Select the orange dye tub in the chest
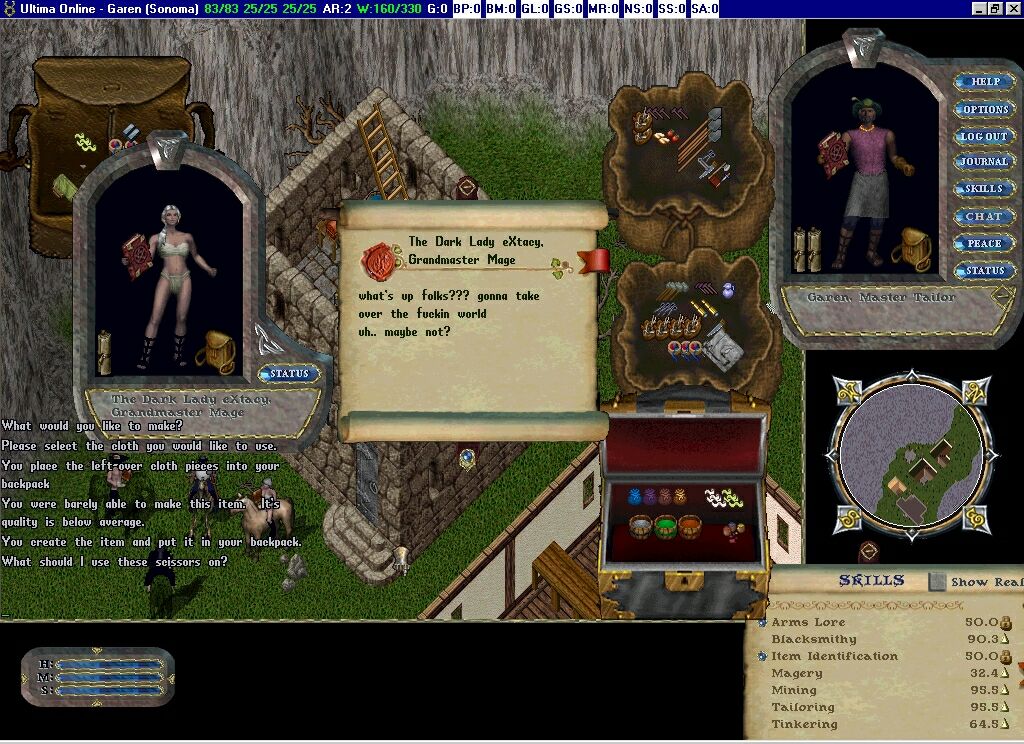1024x744 pixels. (690, 526)
